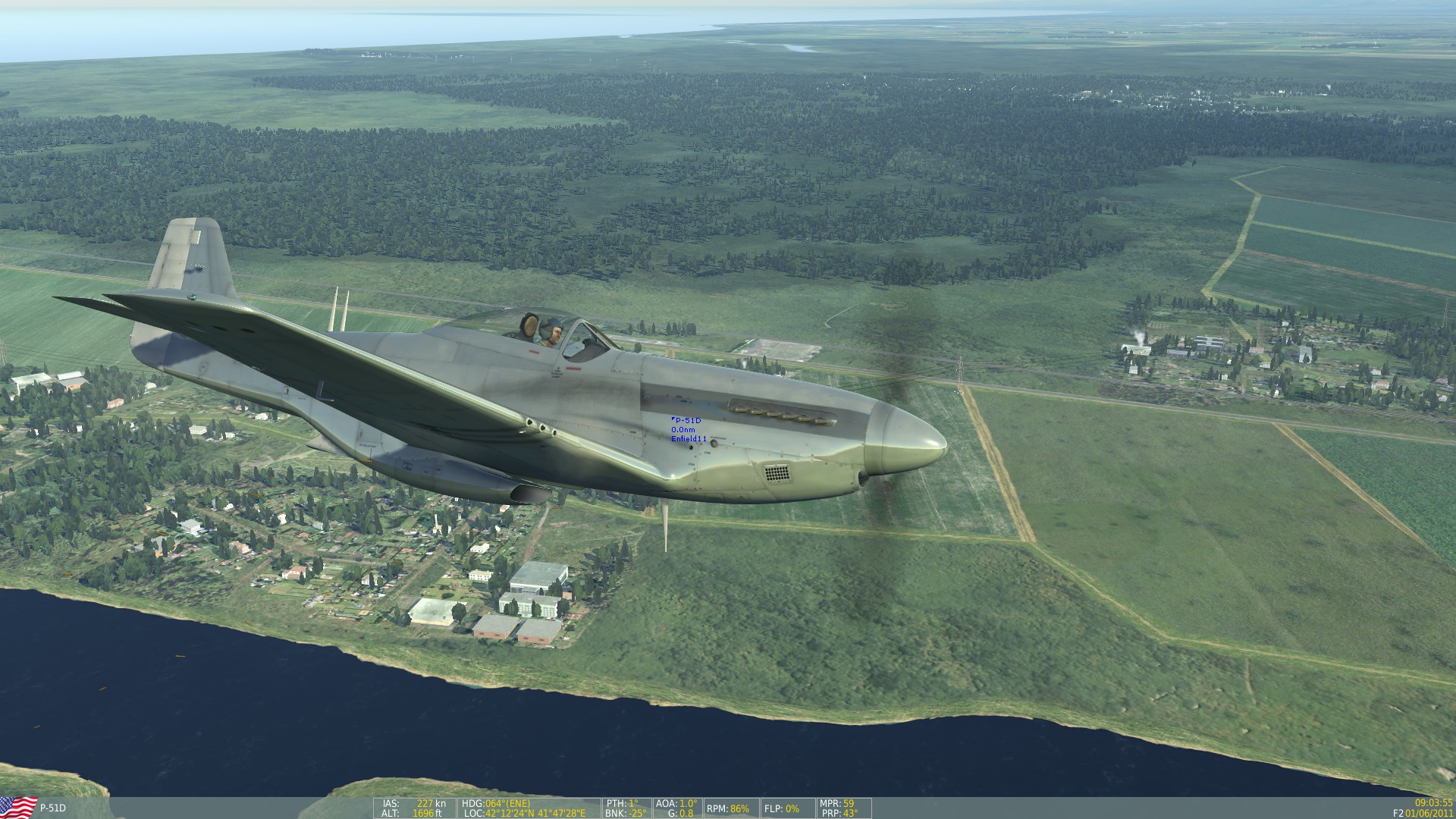This screenshot has height=819, width=1456.
Task: Expand the PTH pitch readout field
Action: (x=622, y=803)
